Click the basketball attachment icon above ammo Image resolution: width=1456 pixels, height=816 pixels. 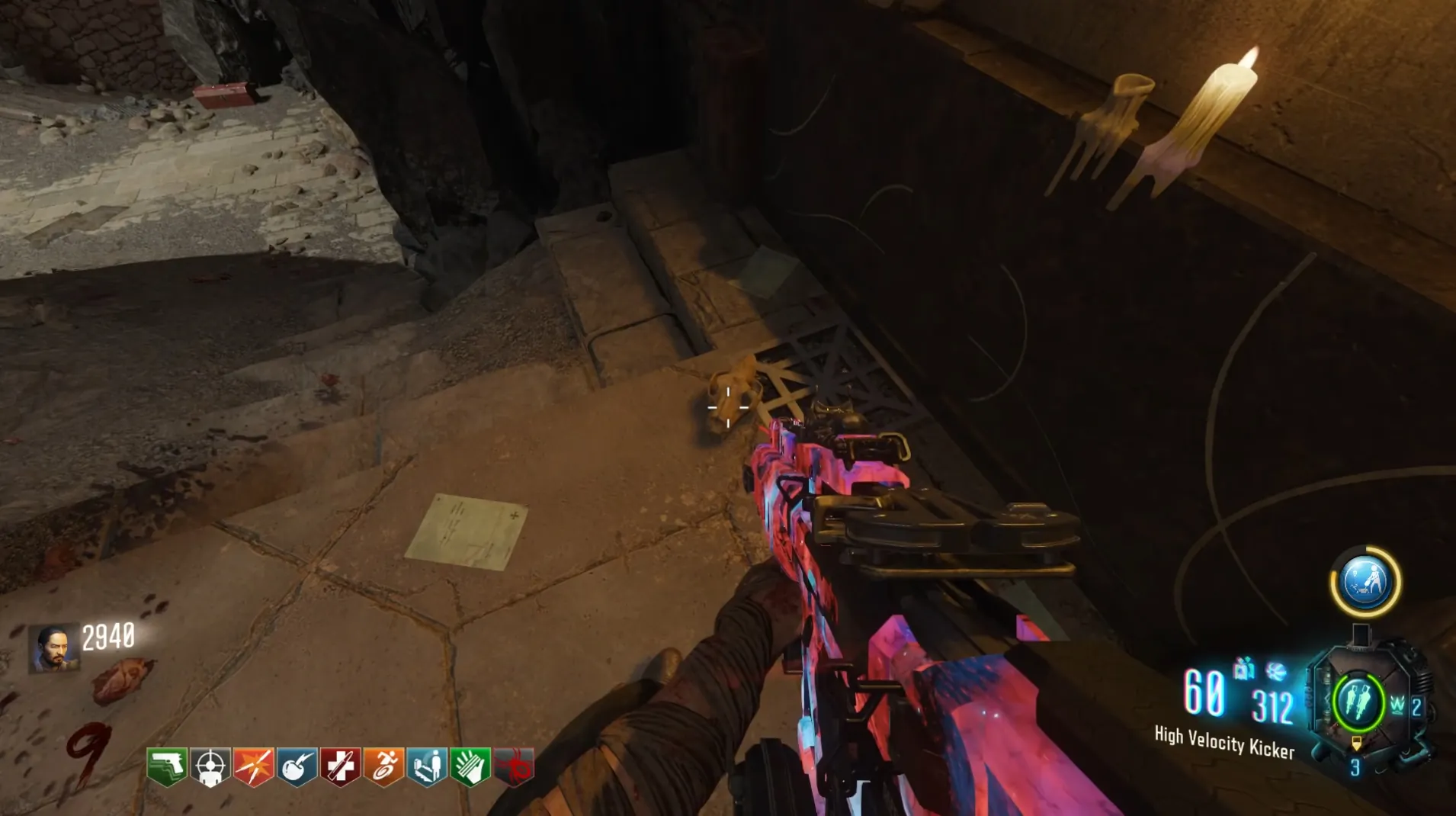(x=1276, y=671)
